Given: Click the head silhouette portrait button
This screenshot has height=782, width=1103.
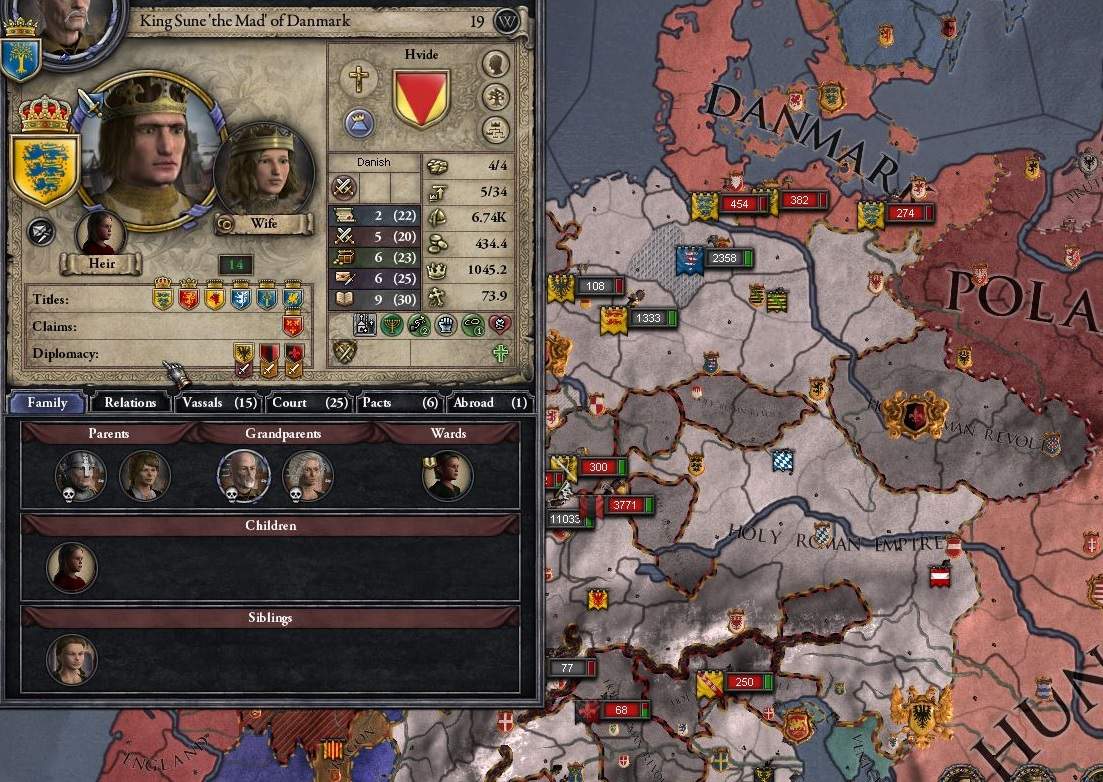Looking at the screenshot, I should tap(495, 64).
